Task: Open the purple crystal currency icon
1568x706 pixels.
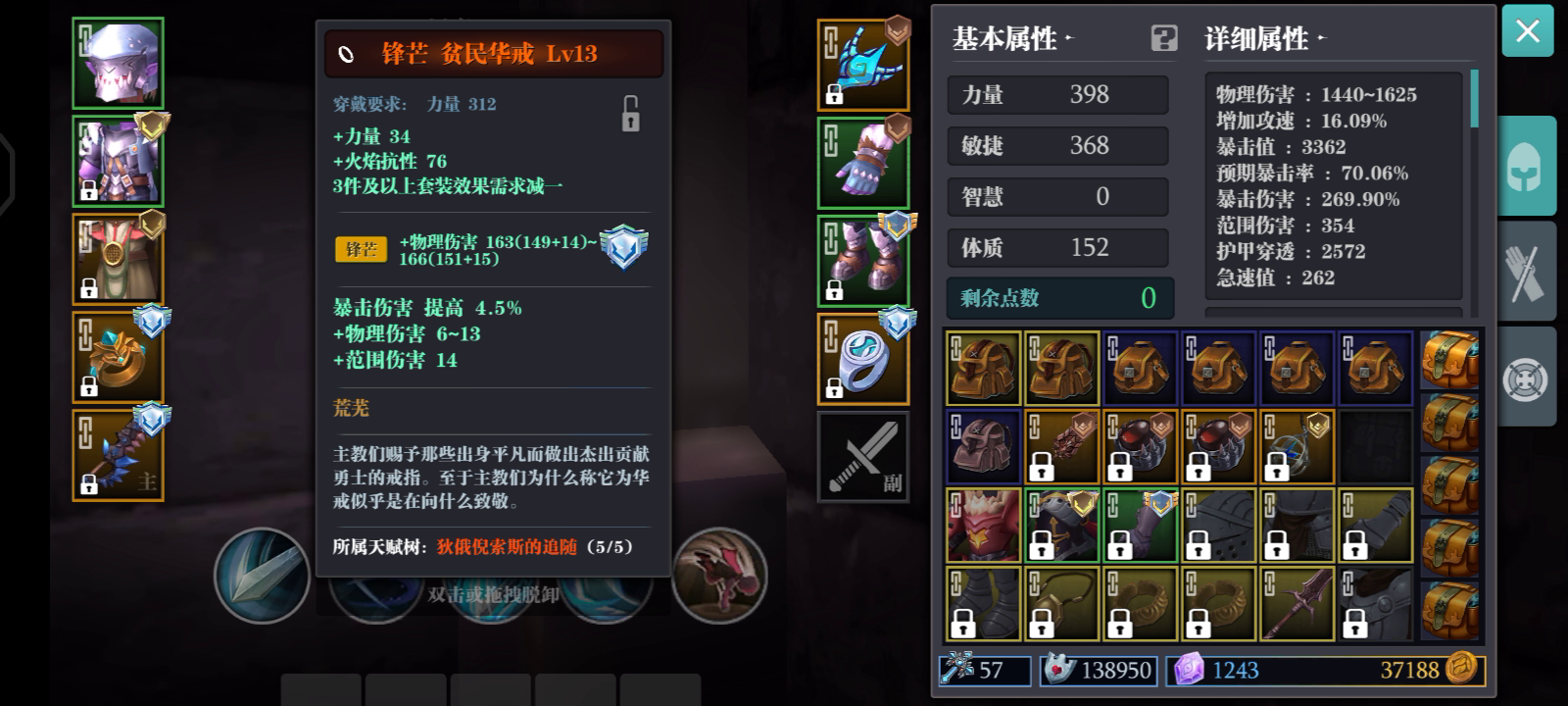Action: pyautogui.click(x=1189, y=671)
